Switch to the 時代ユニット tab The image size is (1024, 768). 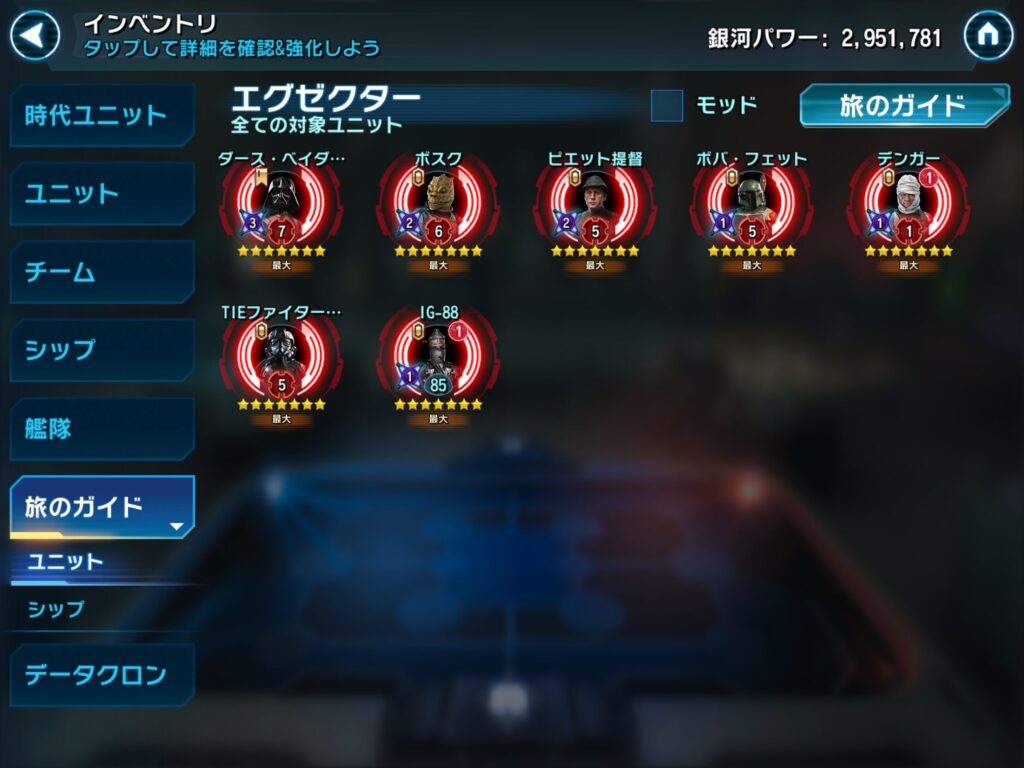point(100,115)
